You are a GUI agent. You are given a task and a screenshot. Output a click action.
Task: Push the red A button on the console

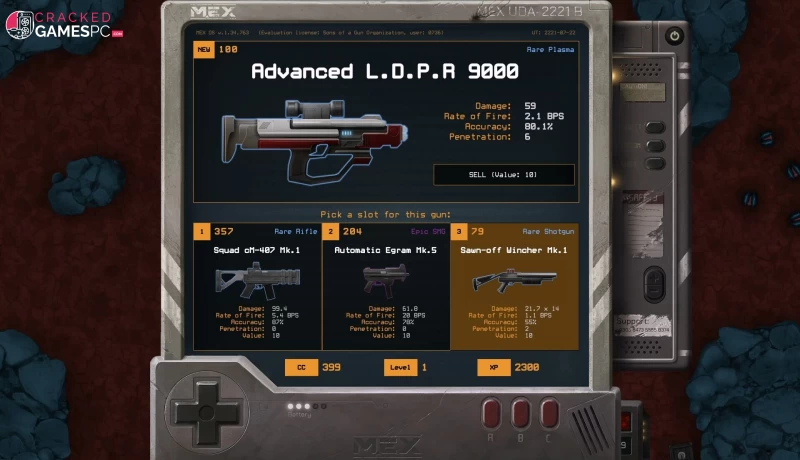(x=492, y=414)
